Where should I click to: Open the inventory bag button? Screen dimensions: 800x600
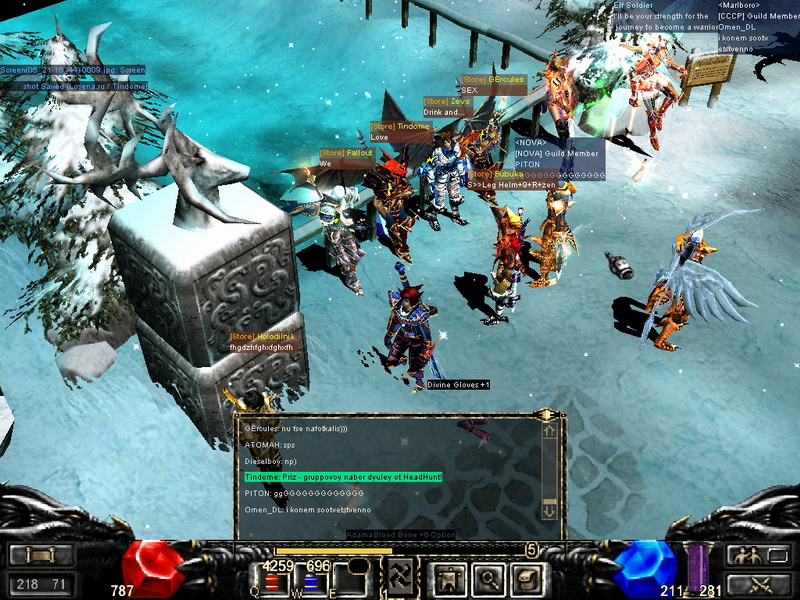(526, 577)
